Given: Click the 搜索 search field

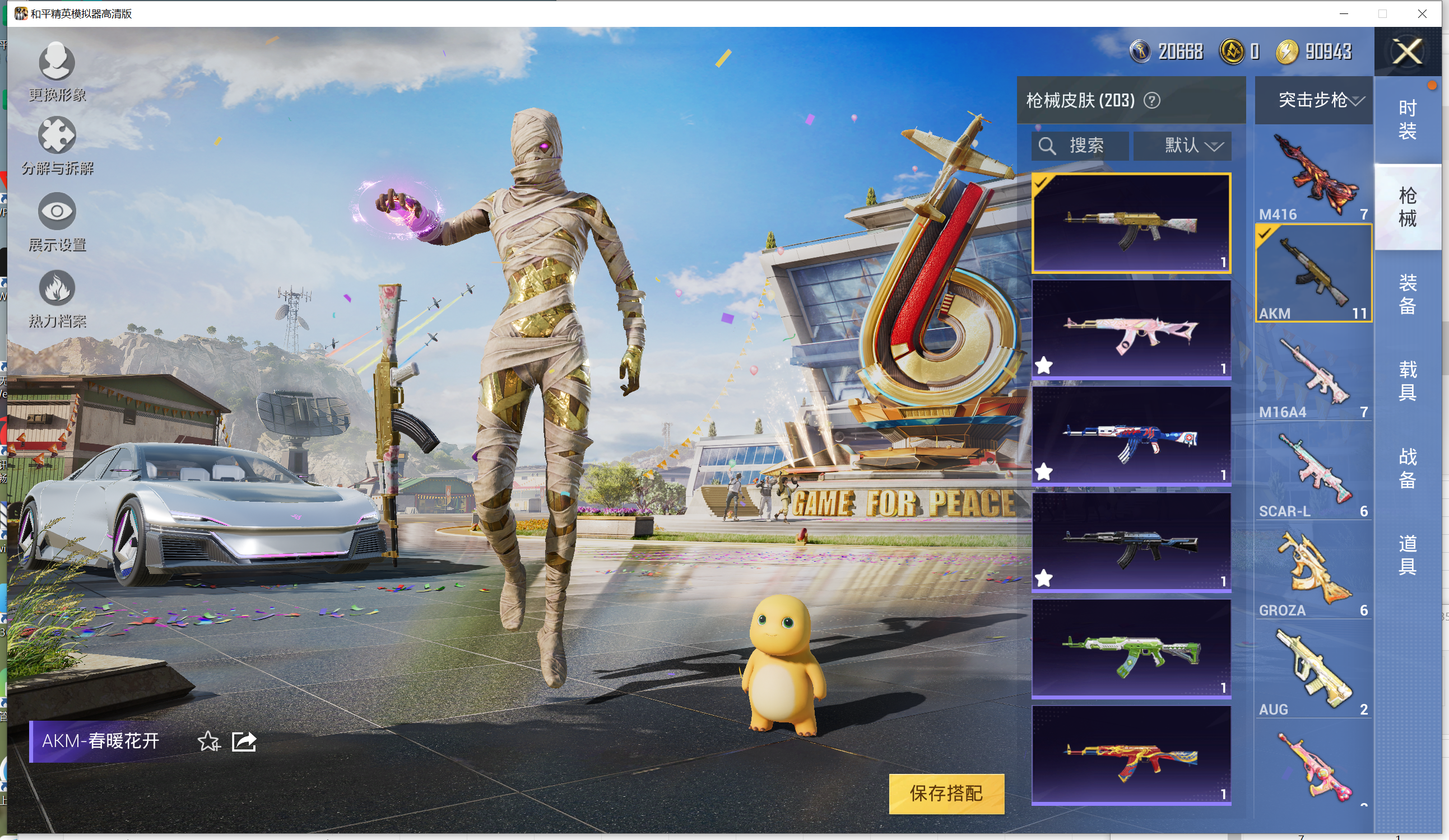Looking at the screenshot, I should [1080, 146].
